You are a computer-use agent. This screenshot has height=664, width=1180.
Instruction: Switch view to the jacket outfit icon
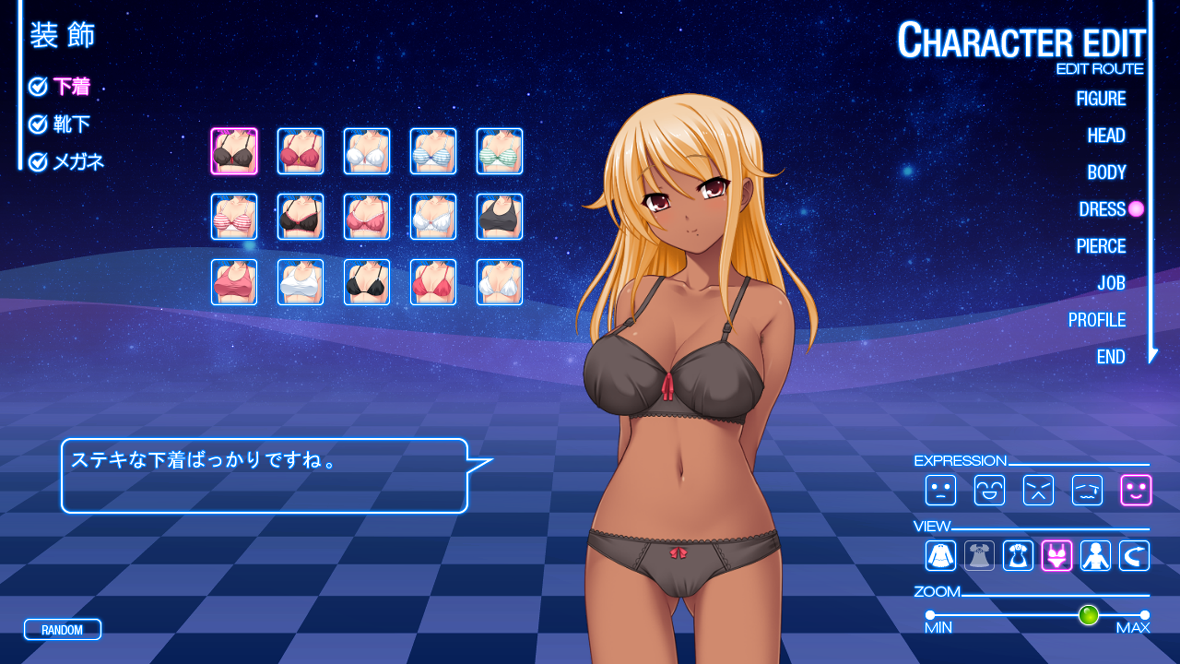click(940, 556)
